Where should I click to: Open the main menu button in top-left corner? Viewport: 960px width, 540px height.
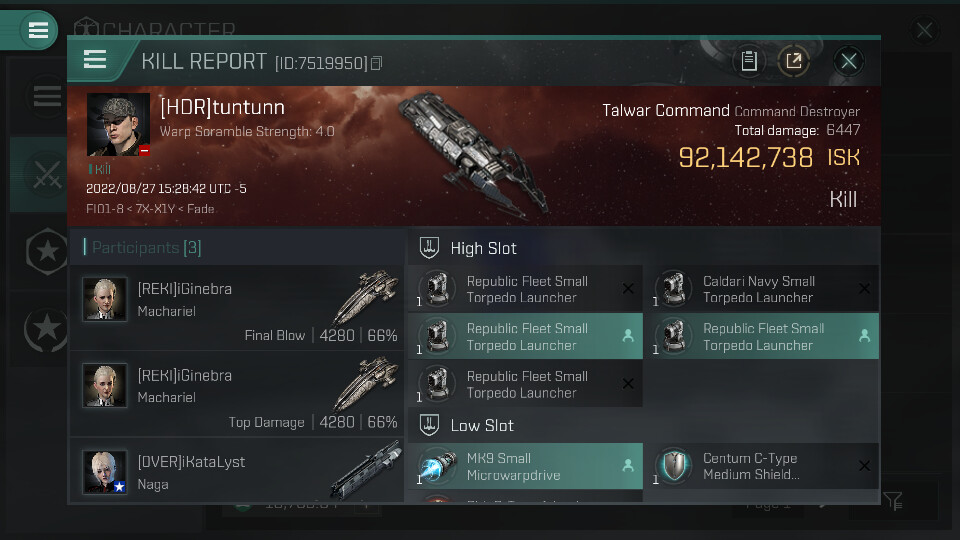click(x=39, y=30)
